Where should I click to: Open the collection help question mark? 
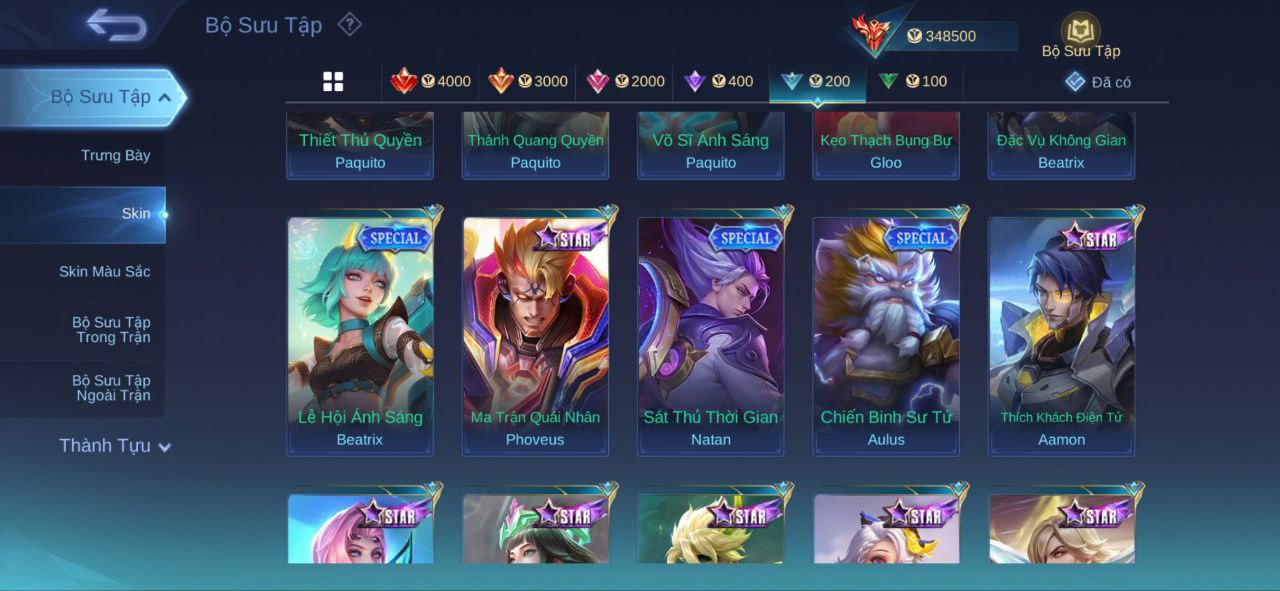[x=349, y=24]
